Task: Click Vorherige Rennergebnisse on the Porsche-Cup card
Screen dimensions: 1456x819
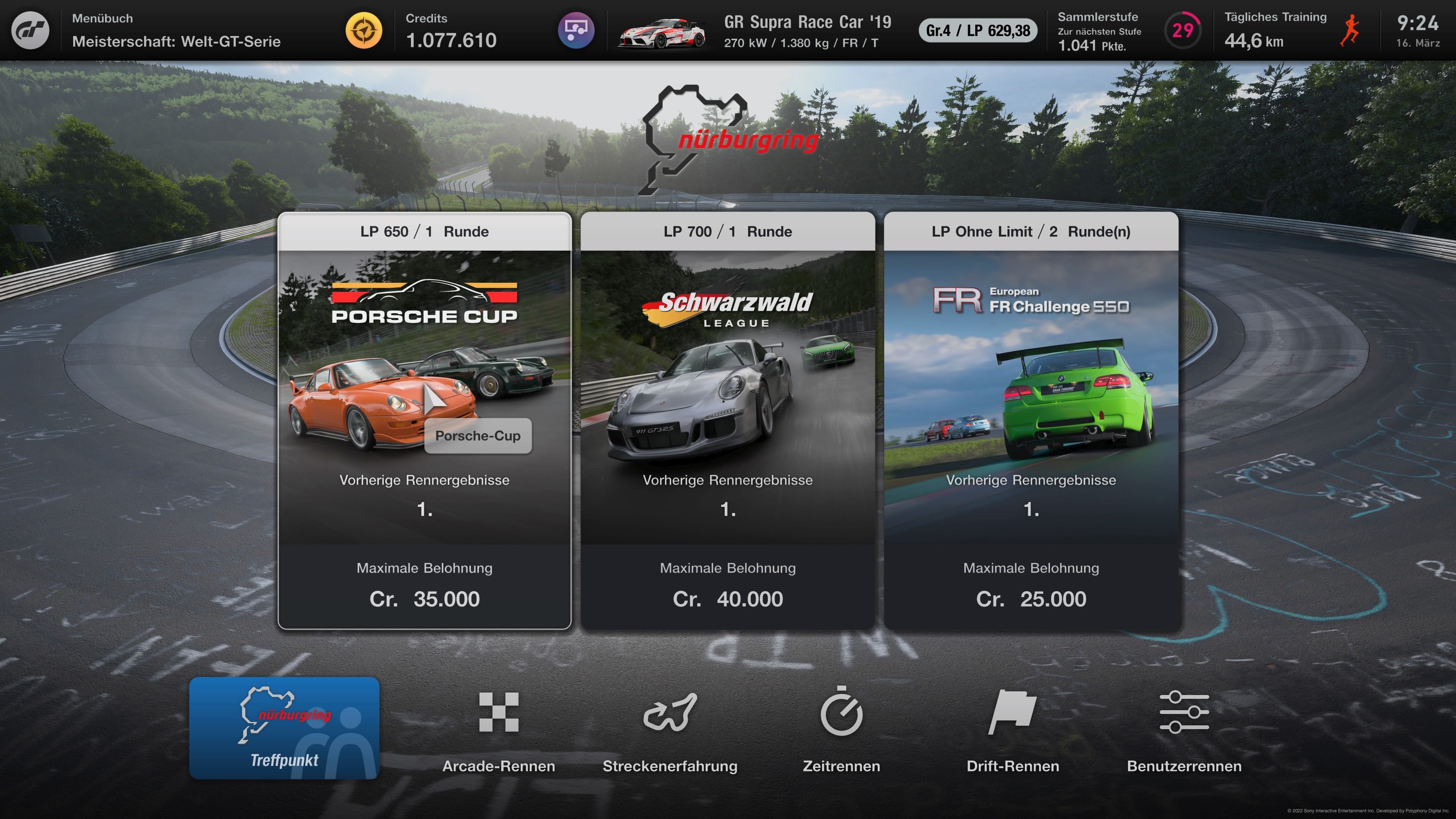Action: click(x=425, y=480)
